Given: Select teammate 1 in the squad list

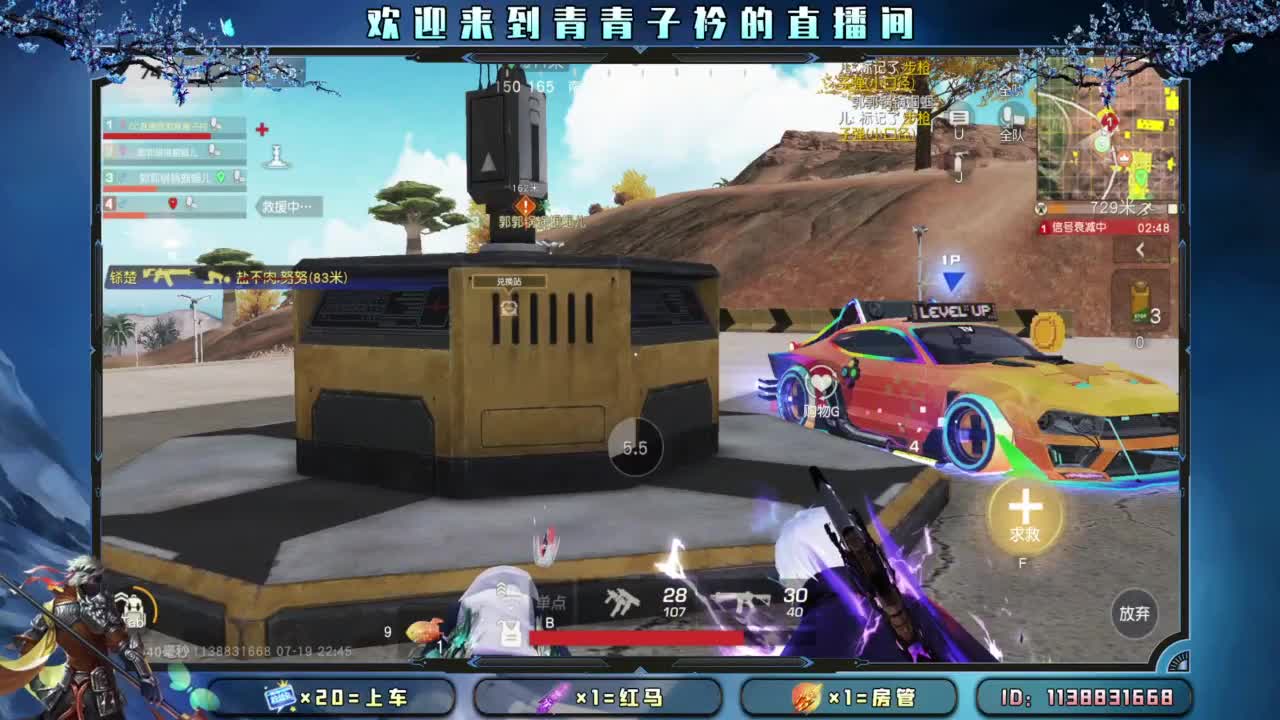Looking at the screenshot, I should click(x=168, y=127).
